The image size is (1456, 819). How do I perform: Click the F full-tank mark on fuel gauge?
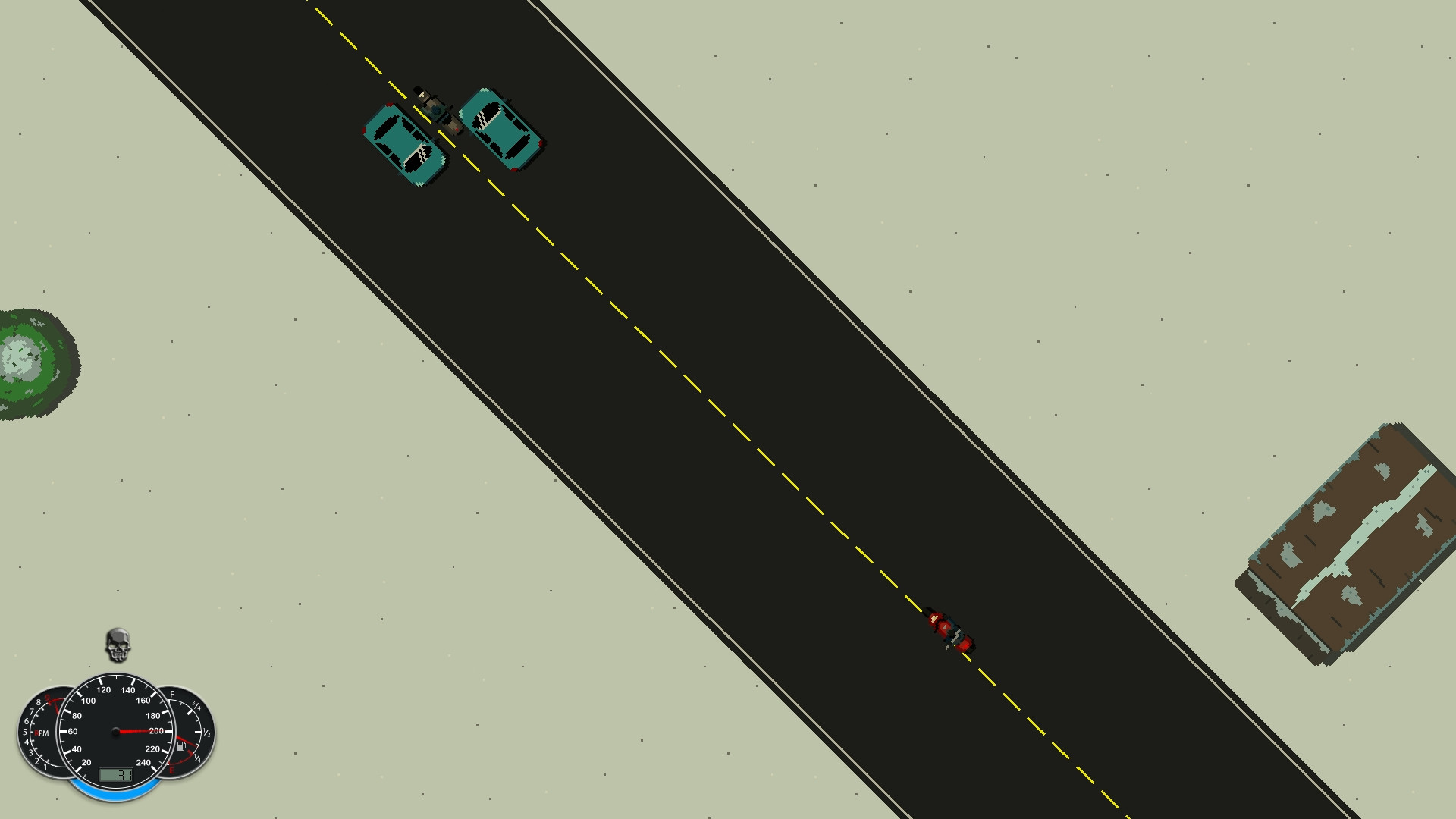[x=172, y=693]
